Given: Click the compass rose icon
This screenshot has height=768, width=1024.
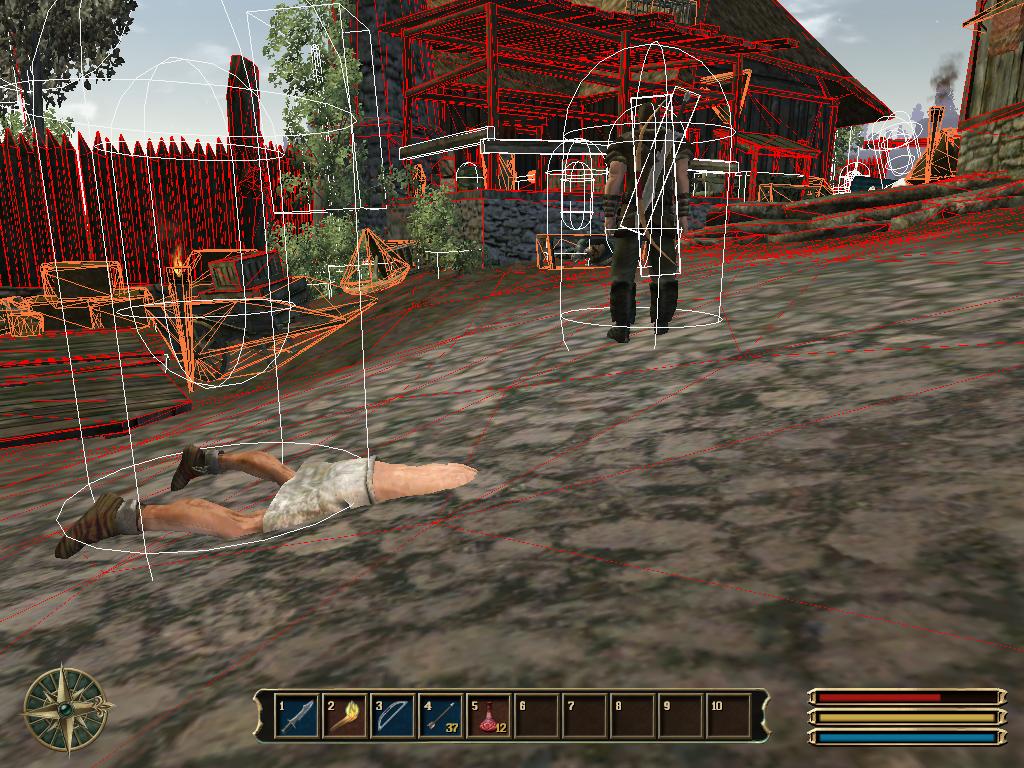Looking at the screenshot, I should pos(66,708).
